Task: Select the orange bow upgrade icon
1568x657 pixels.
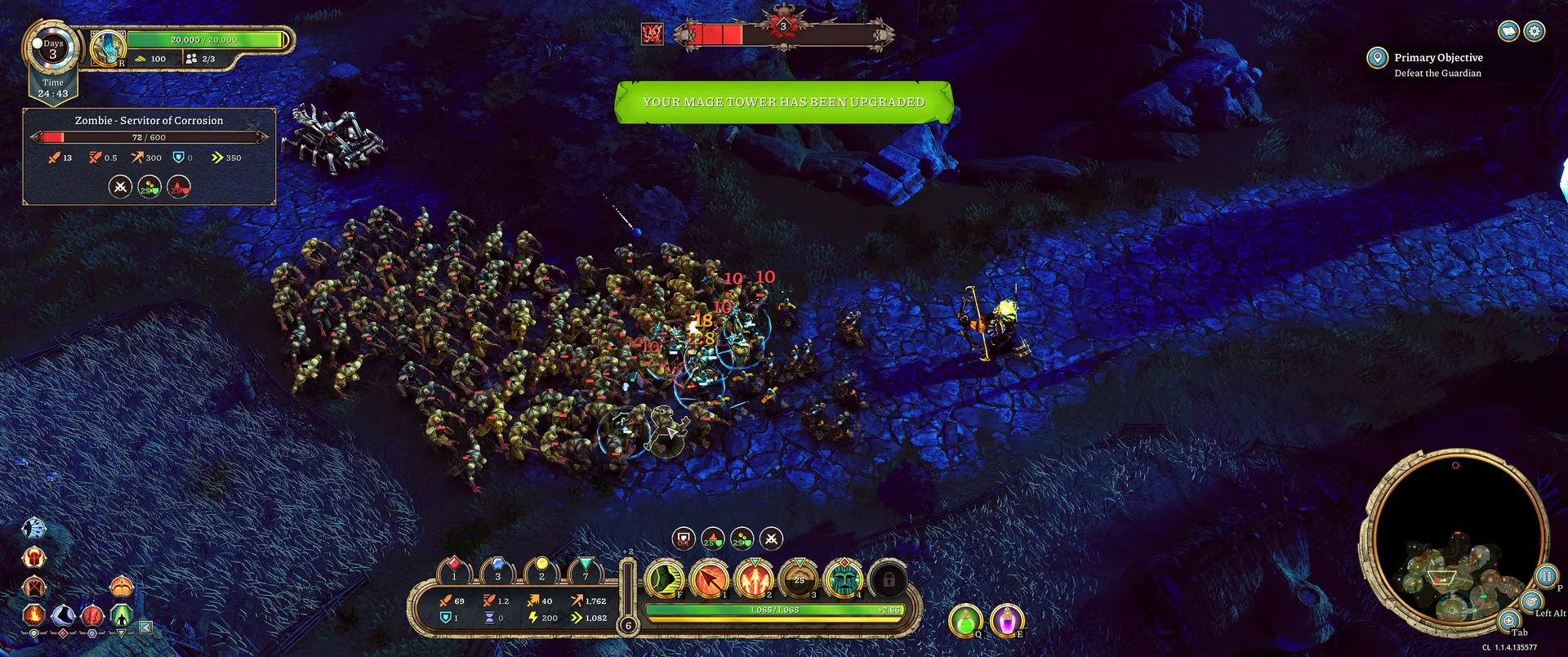Action: 122,586
